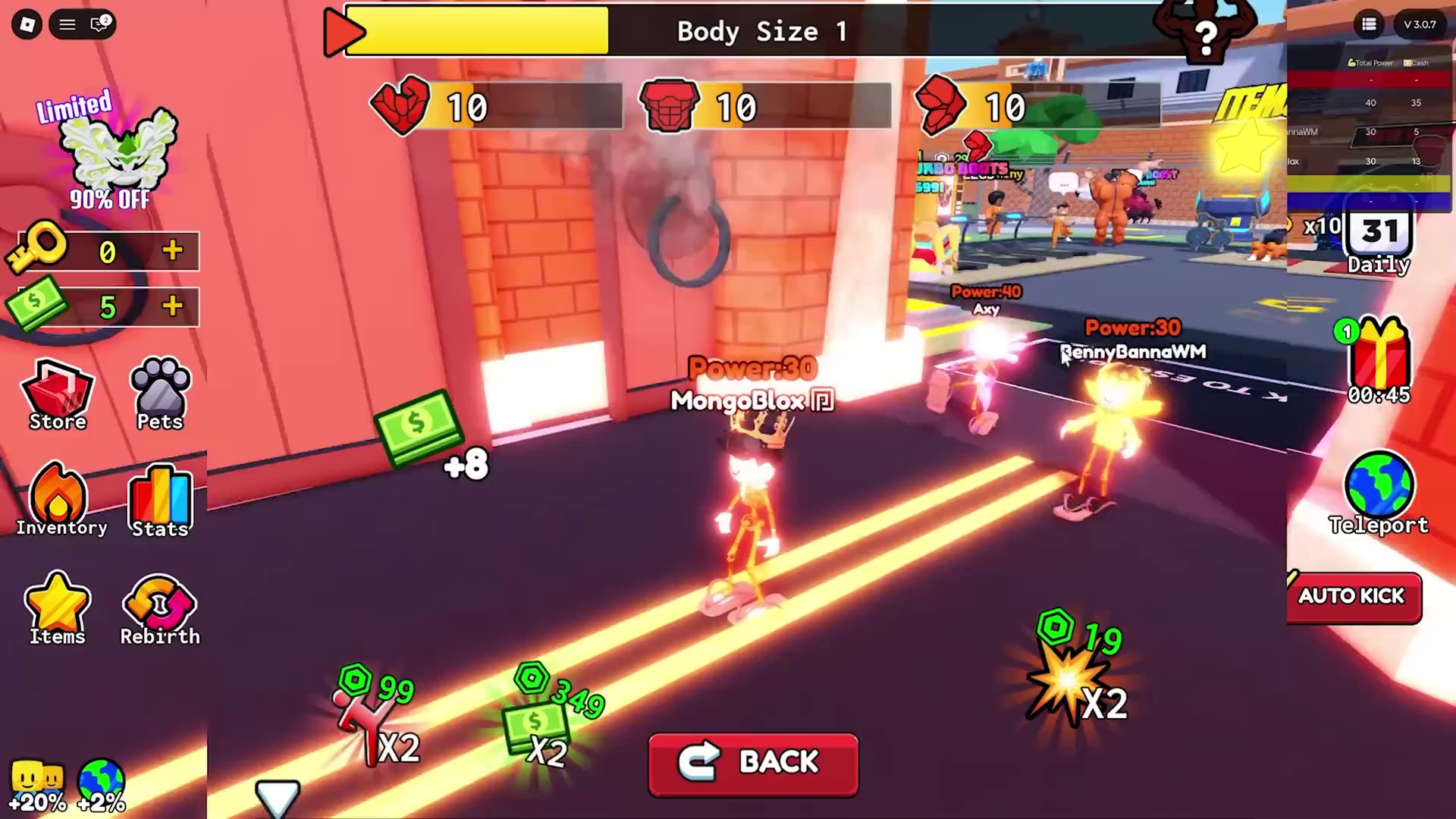Click the red BACK button
Viewport: 1456px width, 819px height.
[753, 764]
